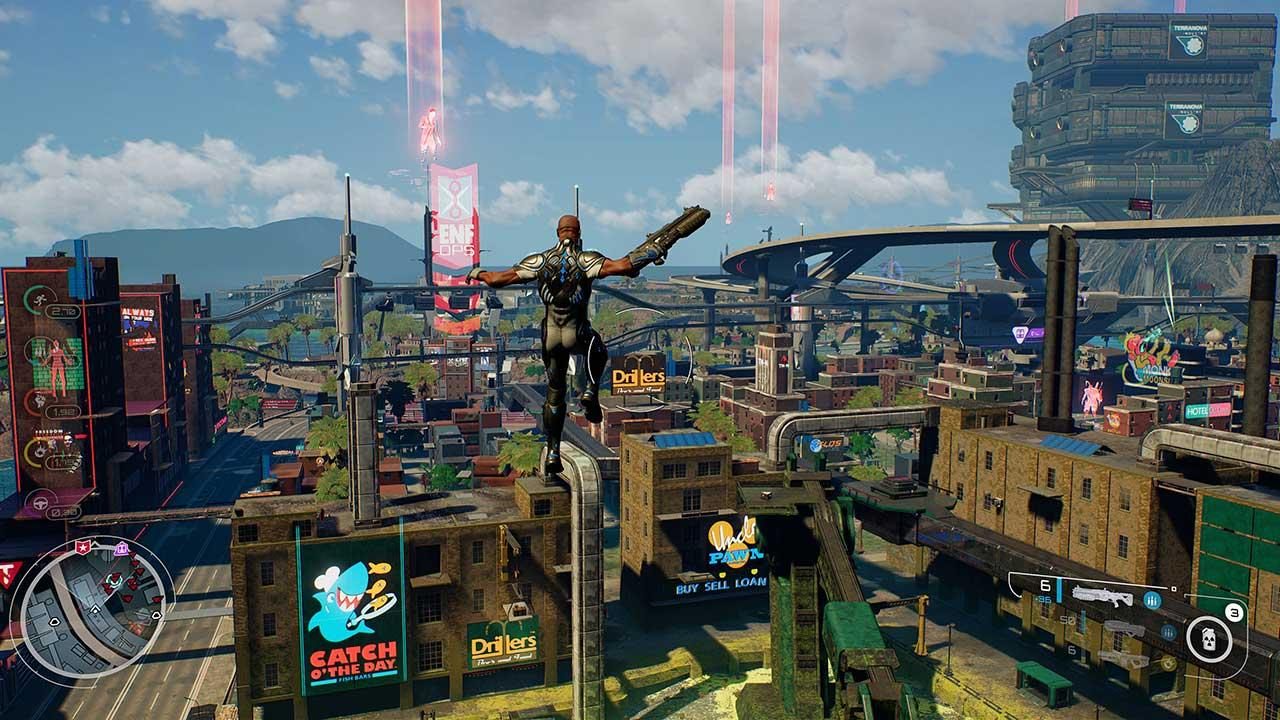This screenshot has height=720, width=1280.
Task: Adjust the blue ammo bar next to the count of 6
Action: [1059, 589]
